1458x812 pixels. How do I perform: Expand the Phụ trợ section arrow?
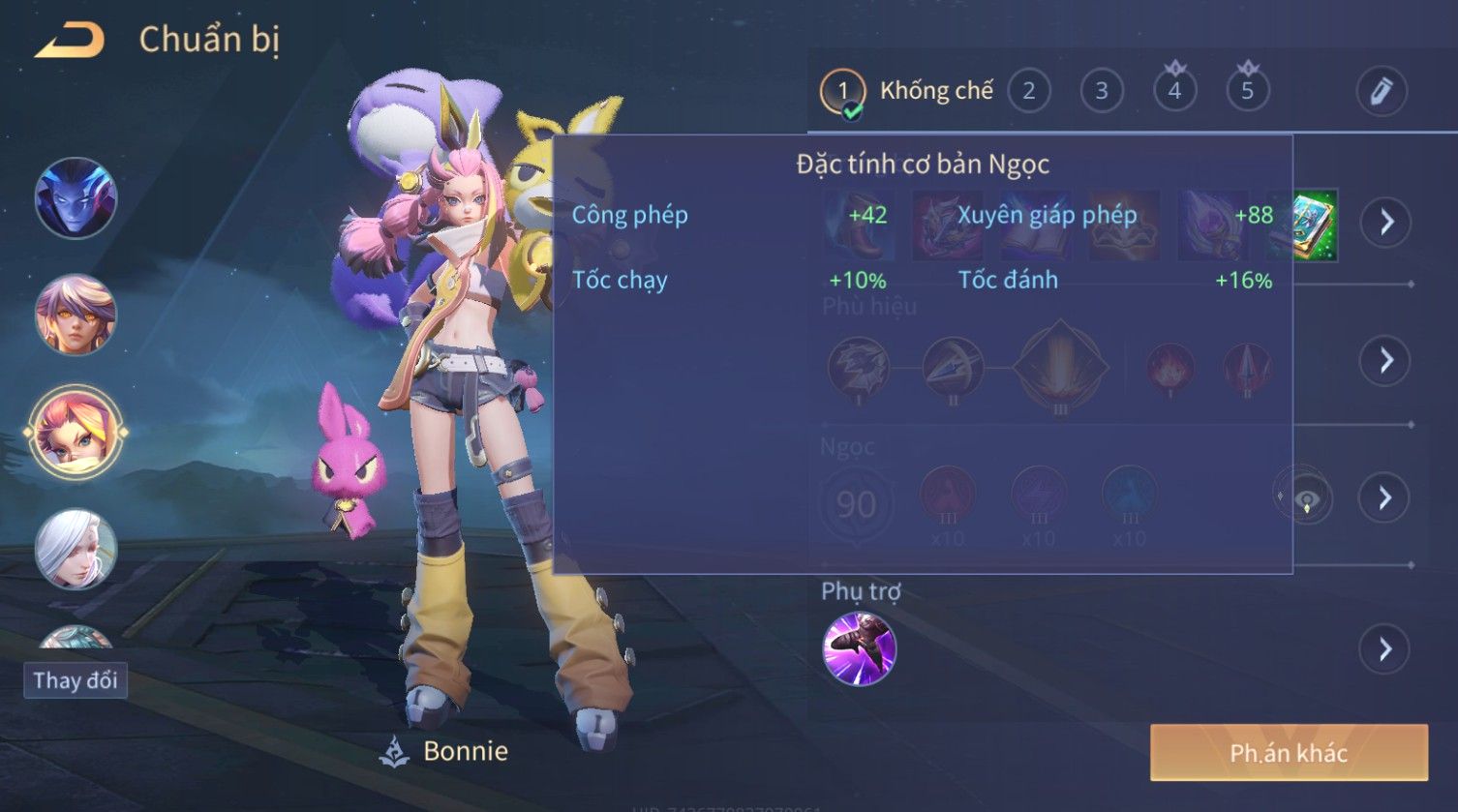pos(1384,648)
